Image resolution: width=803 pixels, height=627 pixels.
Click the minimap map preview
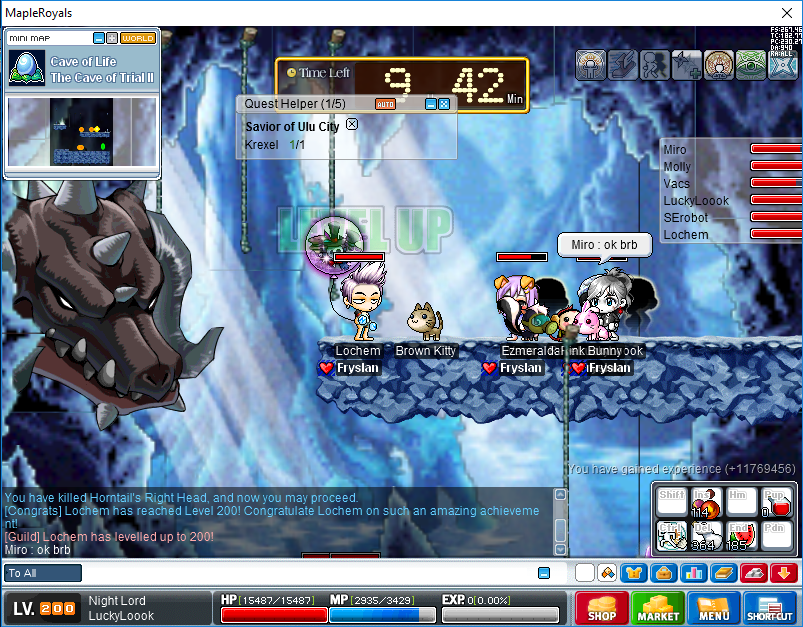(82, 131)
